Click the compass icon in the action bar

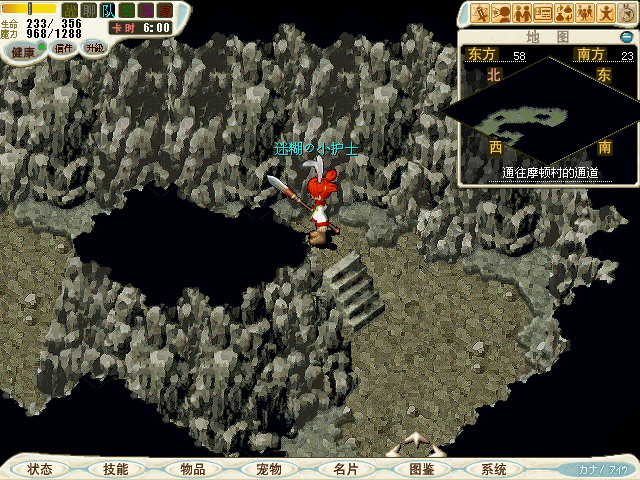625,13
